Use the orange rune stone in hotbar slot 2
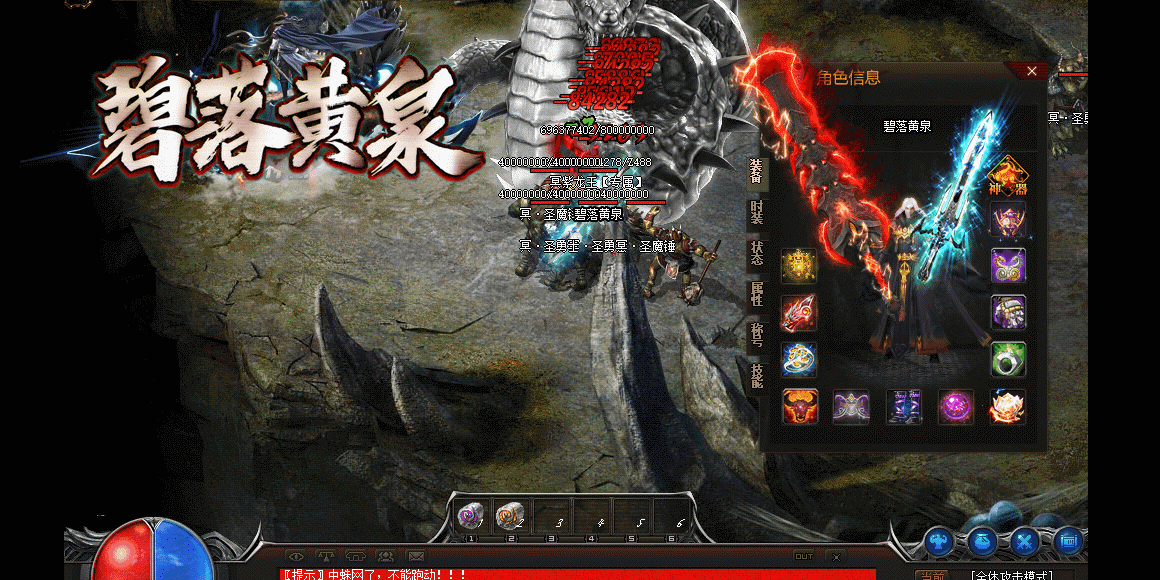This screenshot has height=580, width=1160. pos(510,516)
